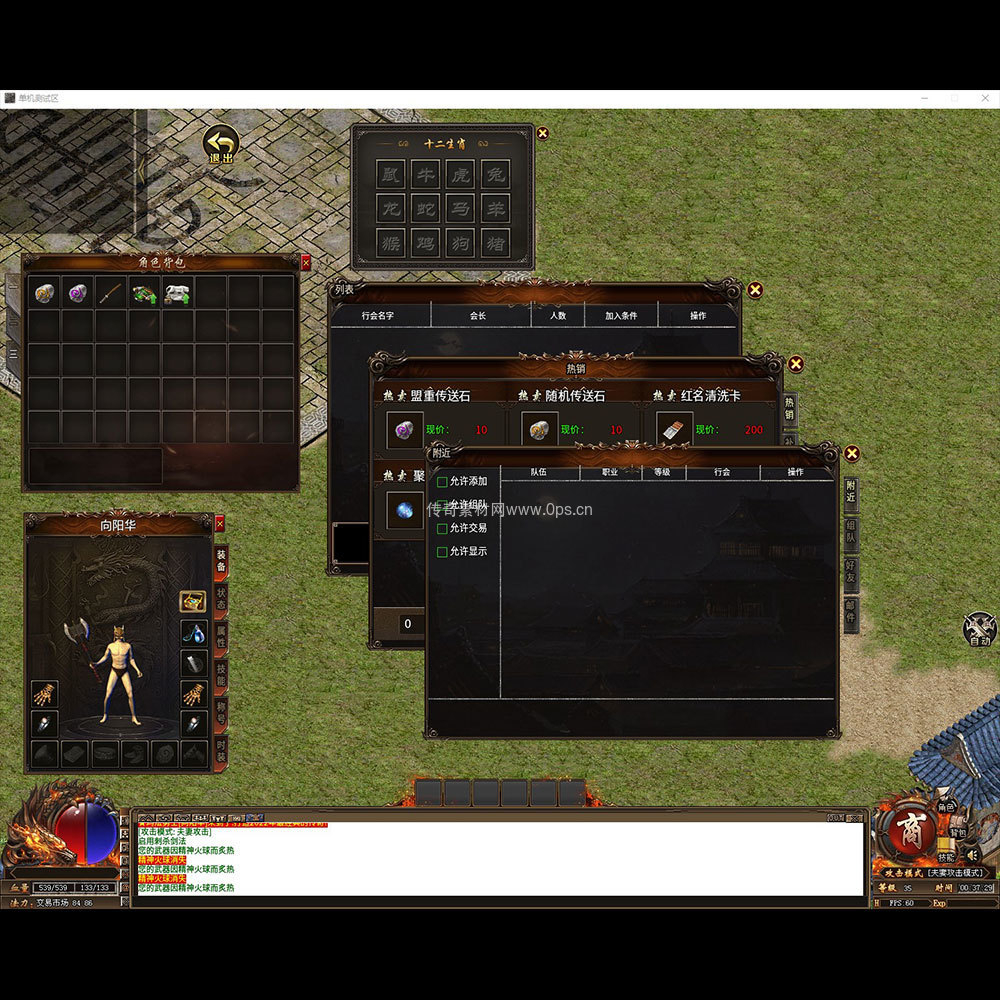The width and height of the screenshot is (1000, 1000).
Task: Close the guild list window
Action: [x=755, y=290]
